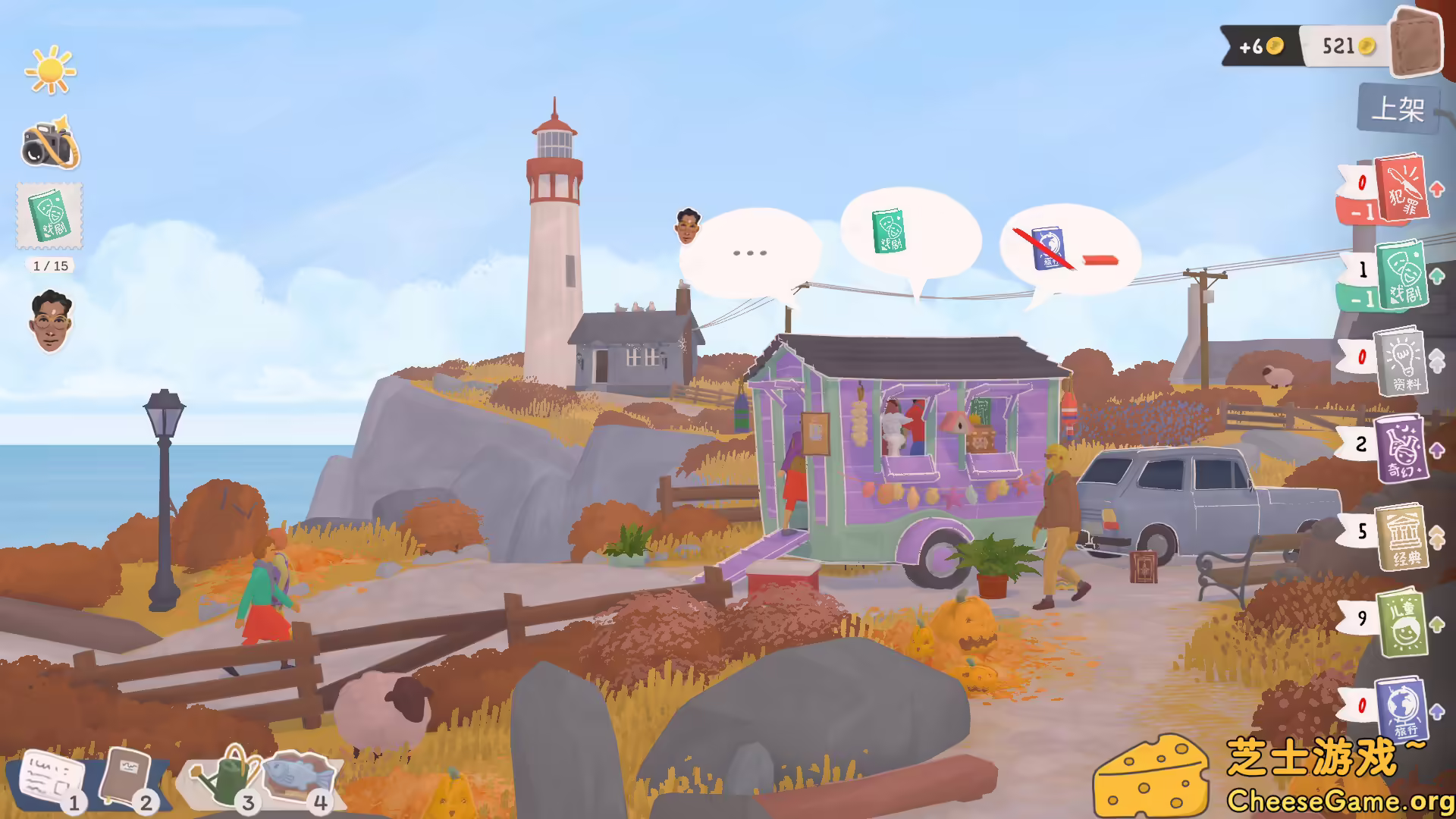Select the crime (犯罪) book category

[1401, 190]
